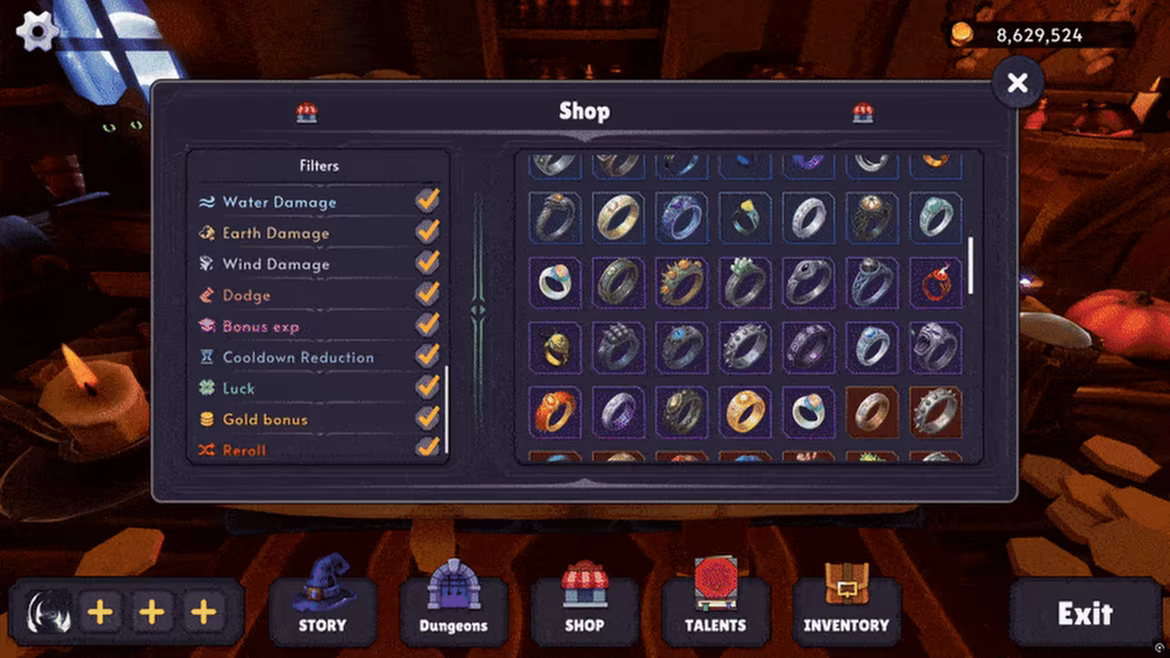This screenshot has width=1170, height=658.
Task: Toggle the Luck filter checkbox
Action: click(x=428, y=387)
